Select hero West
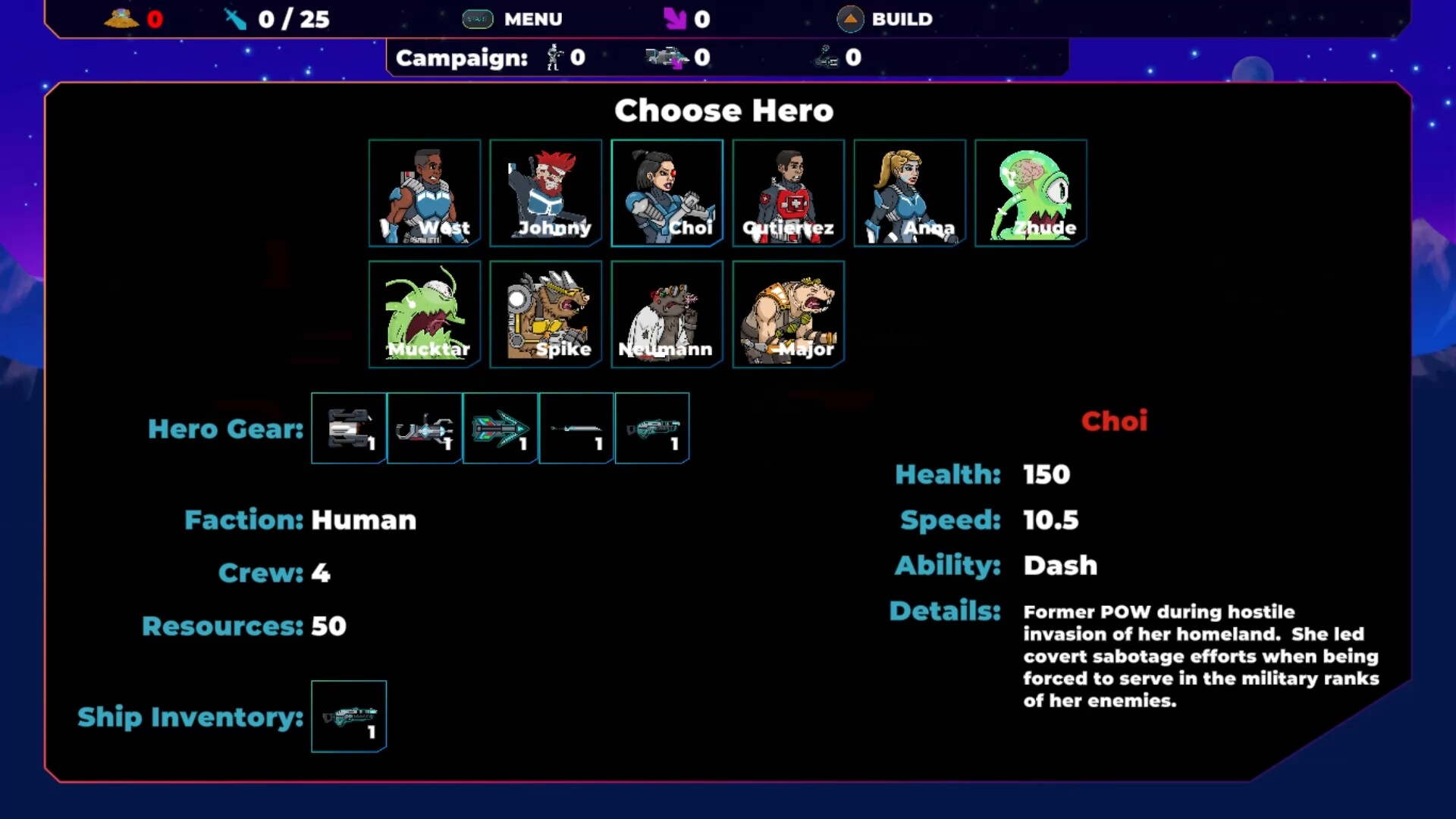1456x819 pixels. (x=424, y=193)
